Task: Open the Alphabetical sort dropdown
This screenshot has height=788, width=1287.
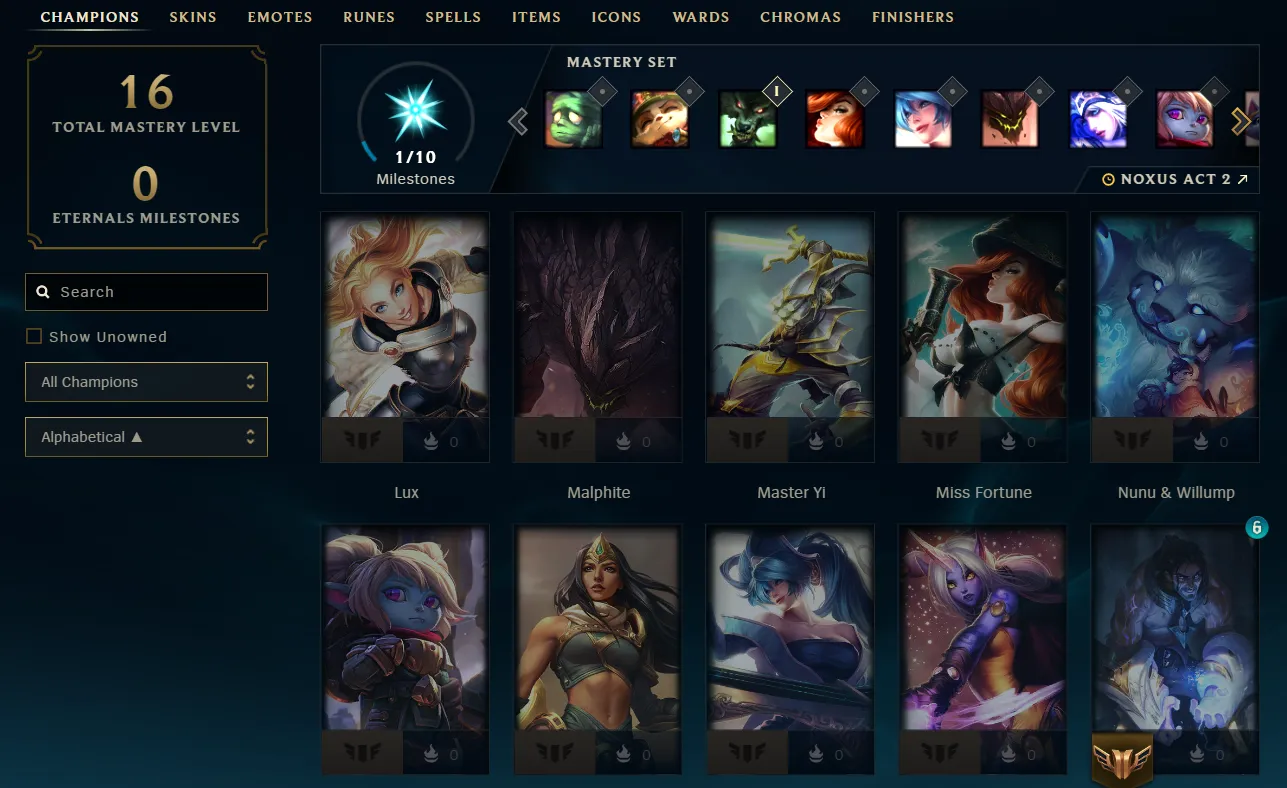Action: [147, 437]
